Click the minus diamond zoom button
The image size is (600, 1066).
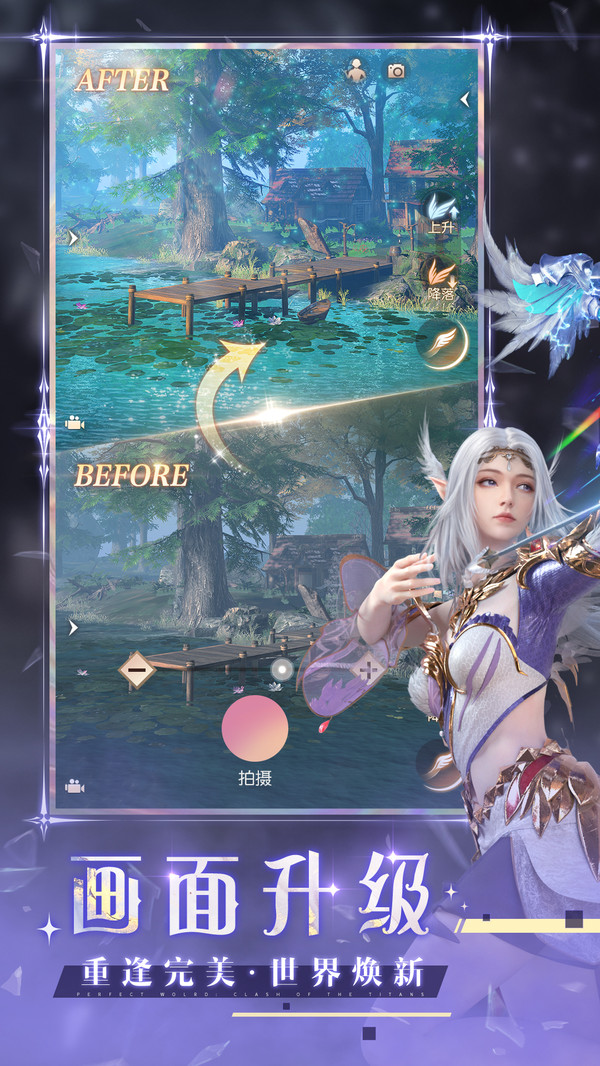(x=137, y=669)
